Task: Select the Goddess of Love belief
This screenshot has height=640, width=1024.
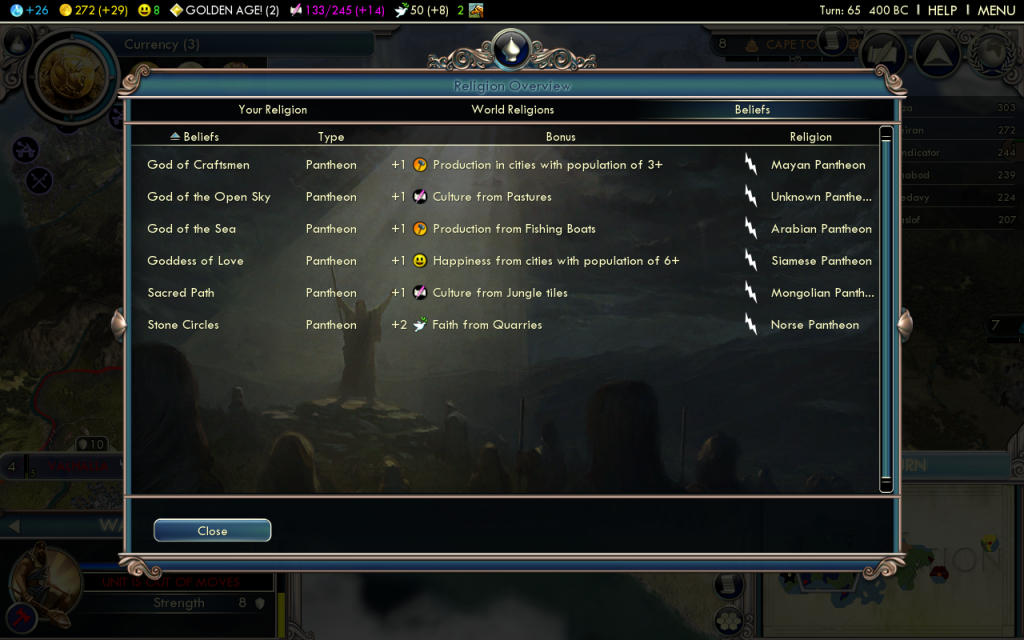Action: point(195,261)
